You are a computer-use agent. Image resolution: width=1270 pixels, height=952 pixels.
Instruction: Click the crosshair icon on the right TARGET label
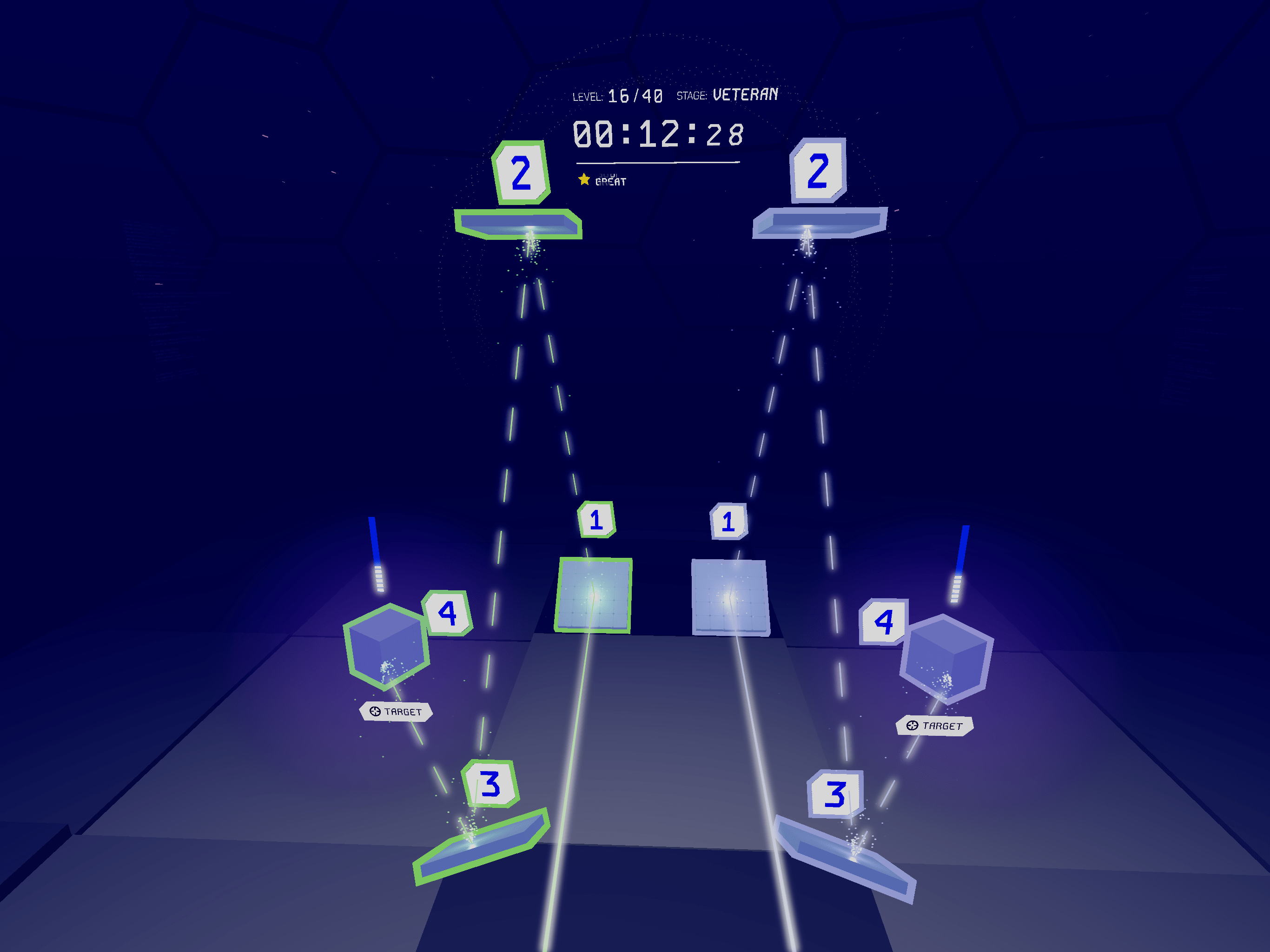[913, 726]
